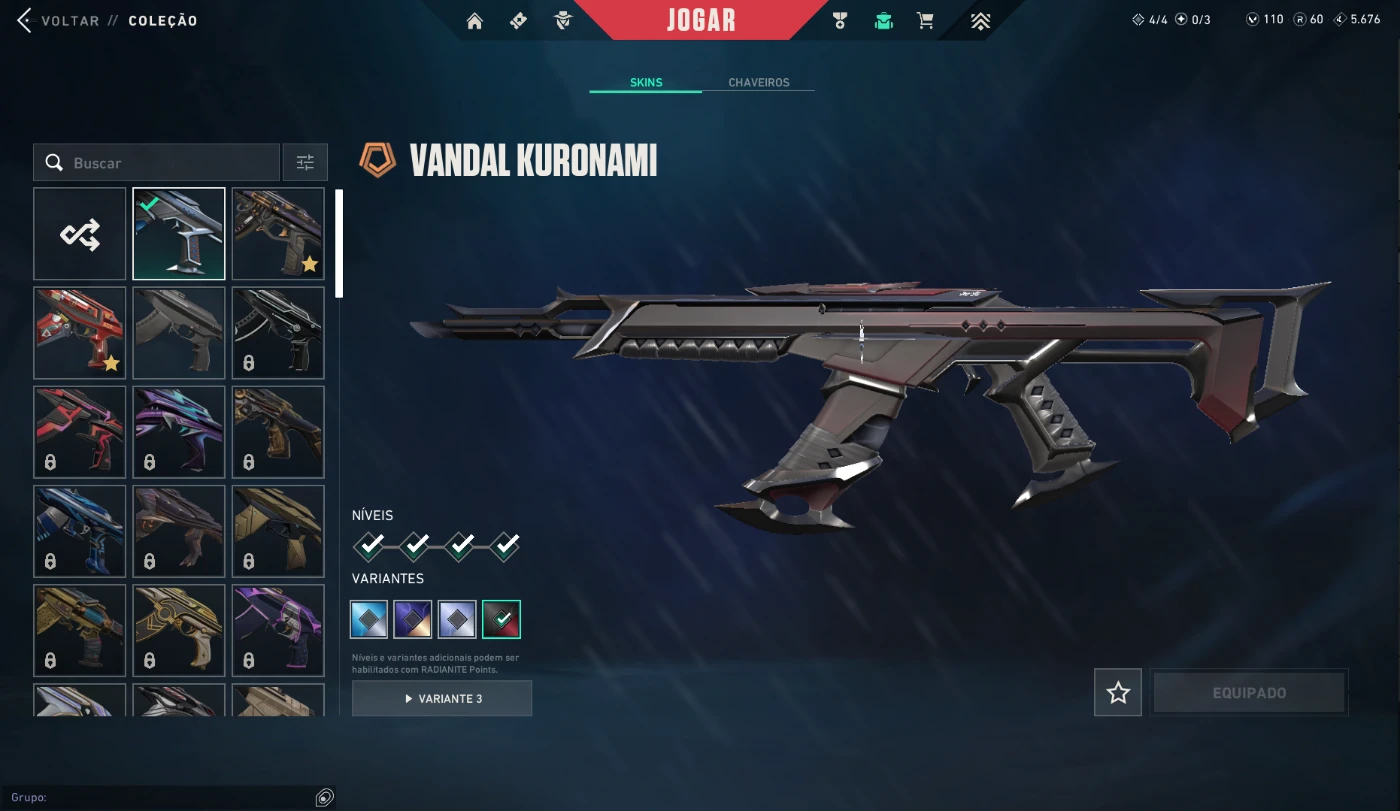Image resolution: width=1400 pixels, height=811 pixels.
Task: Select the Skins tab
Action: pos(646,83)
